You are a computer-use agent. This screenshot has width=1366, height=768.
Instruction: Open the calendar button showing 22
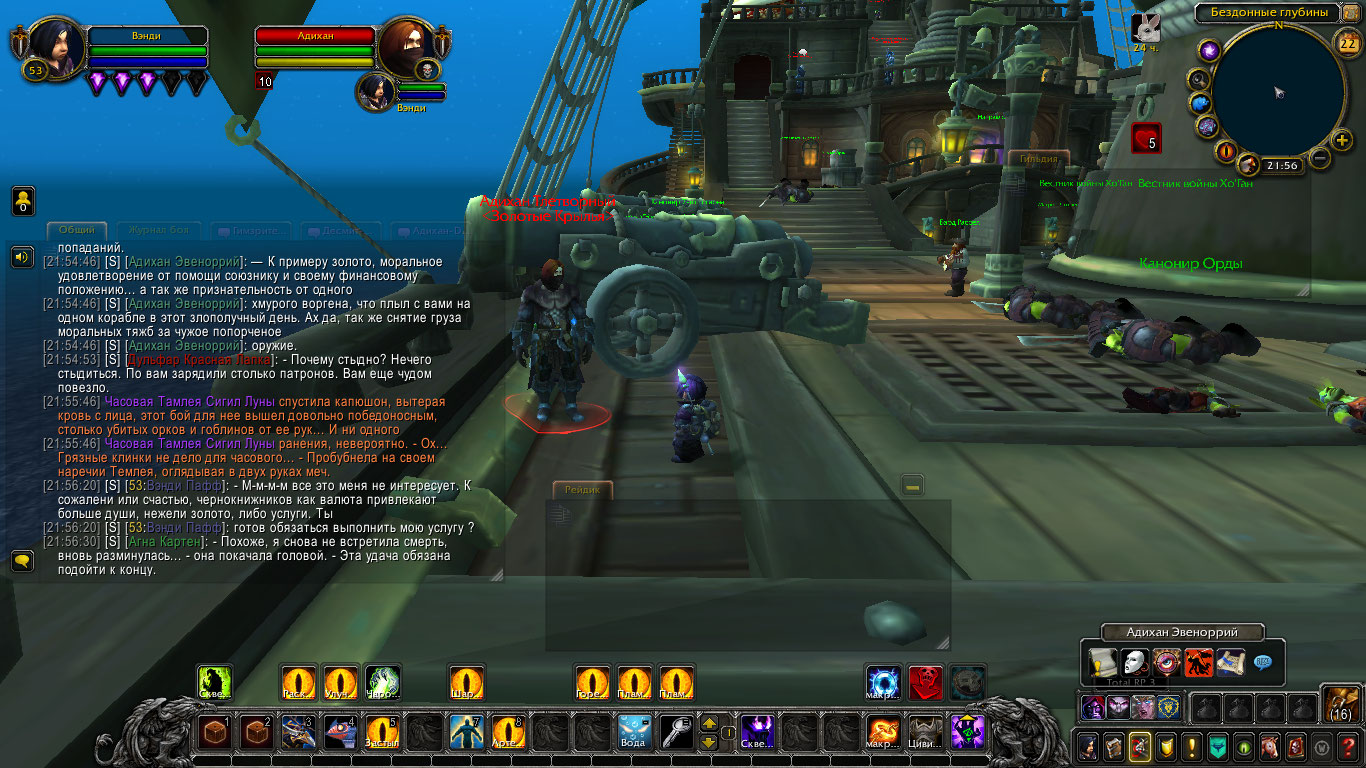(1347, 41)
